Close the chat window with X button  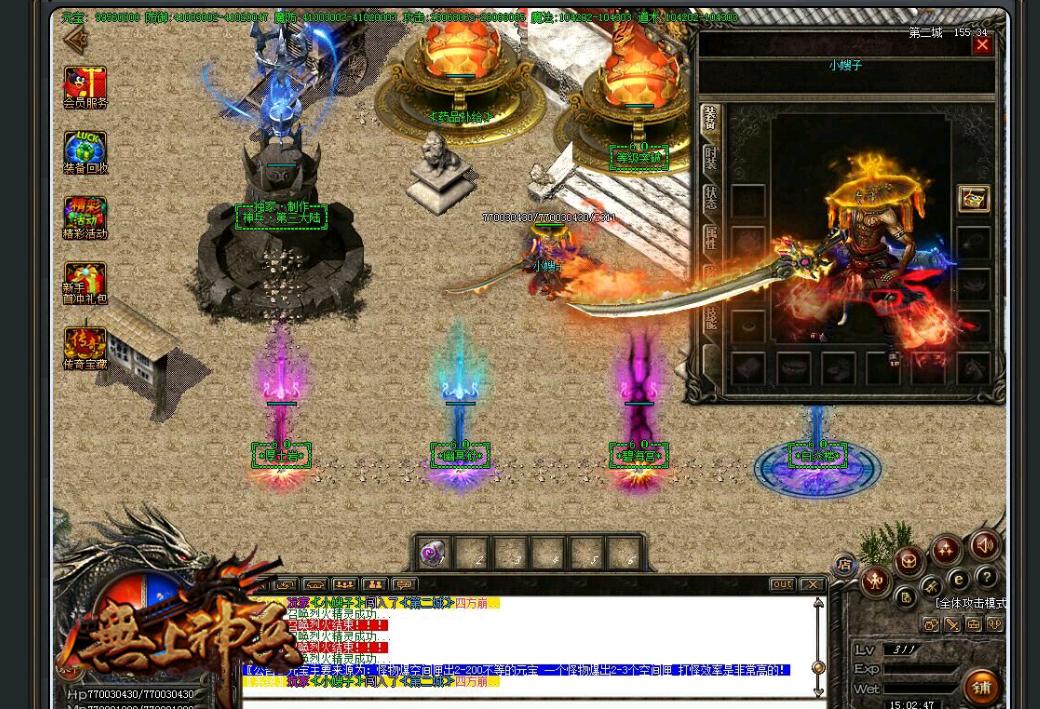812,584
